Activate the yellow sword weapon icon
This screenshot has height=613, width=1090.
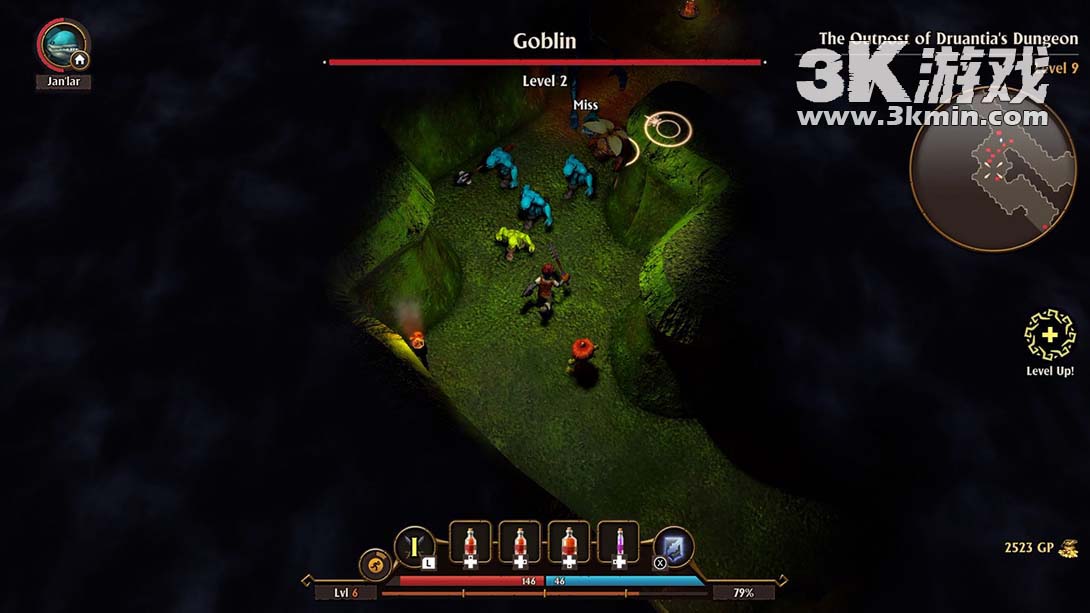[x=415, y=546]
